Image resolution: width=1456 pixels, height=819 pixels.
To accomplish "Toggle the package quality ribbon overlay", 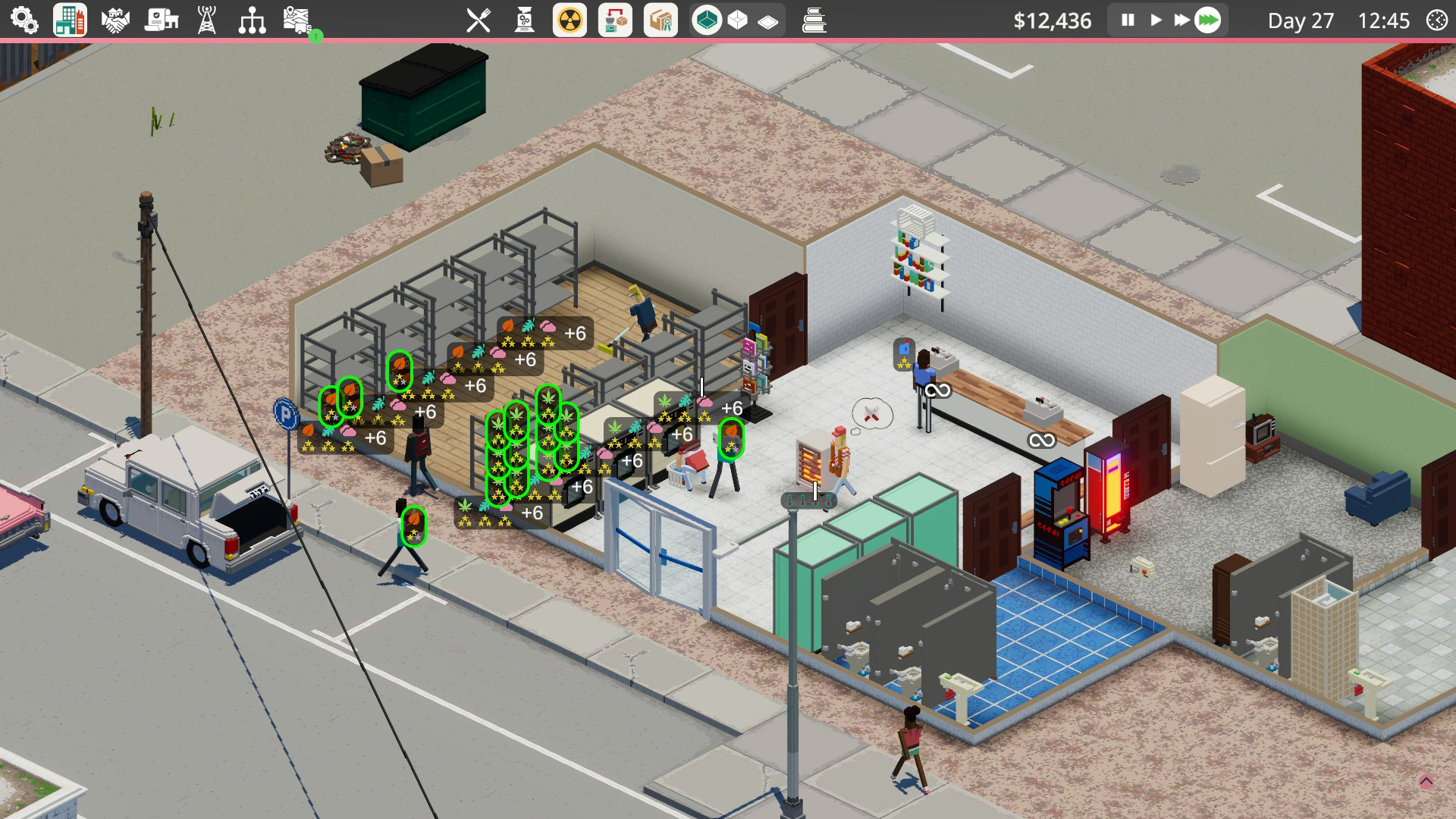I will point(661,20).
